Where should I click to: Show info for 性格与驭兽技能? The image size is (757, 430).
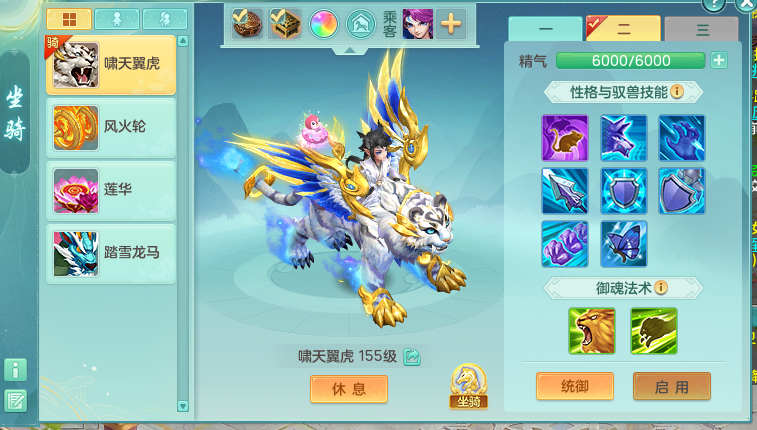pyautogui.click(x=677, y=92)
